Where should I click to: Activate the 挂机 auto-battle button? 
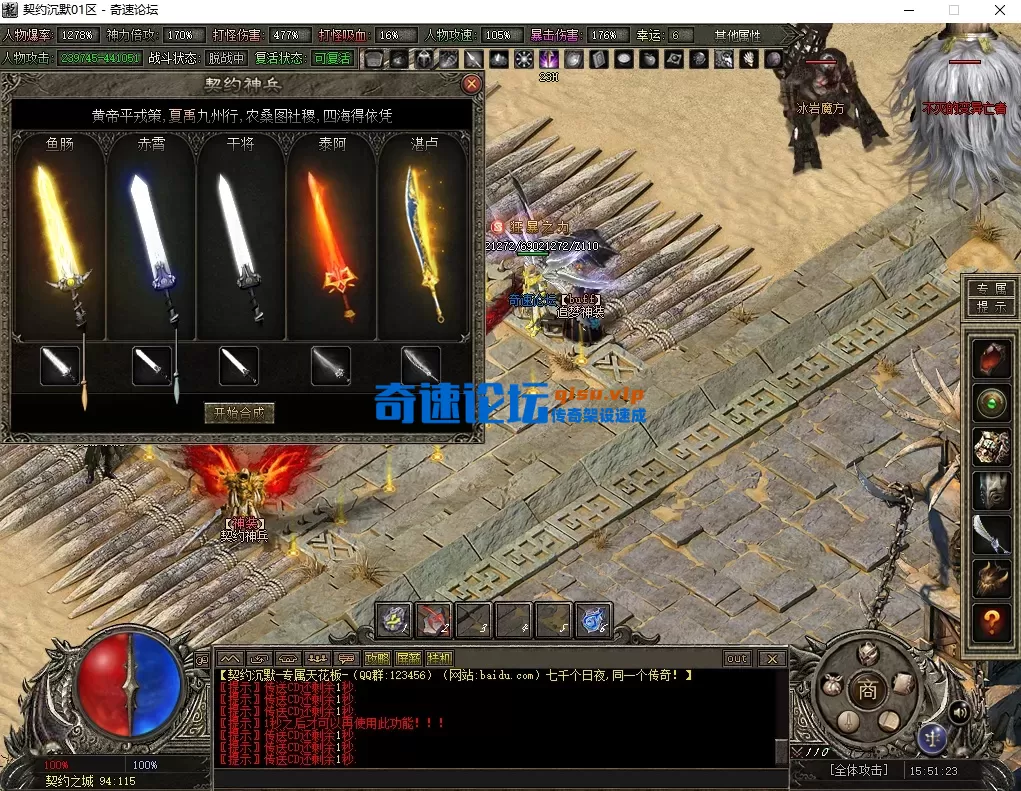439,658
